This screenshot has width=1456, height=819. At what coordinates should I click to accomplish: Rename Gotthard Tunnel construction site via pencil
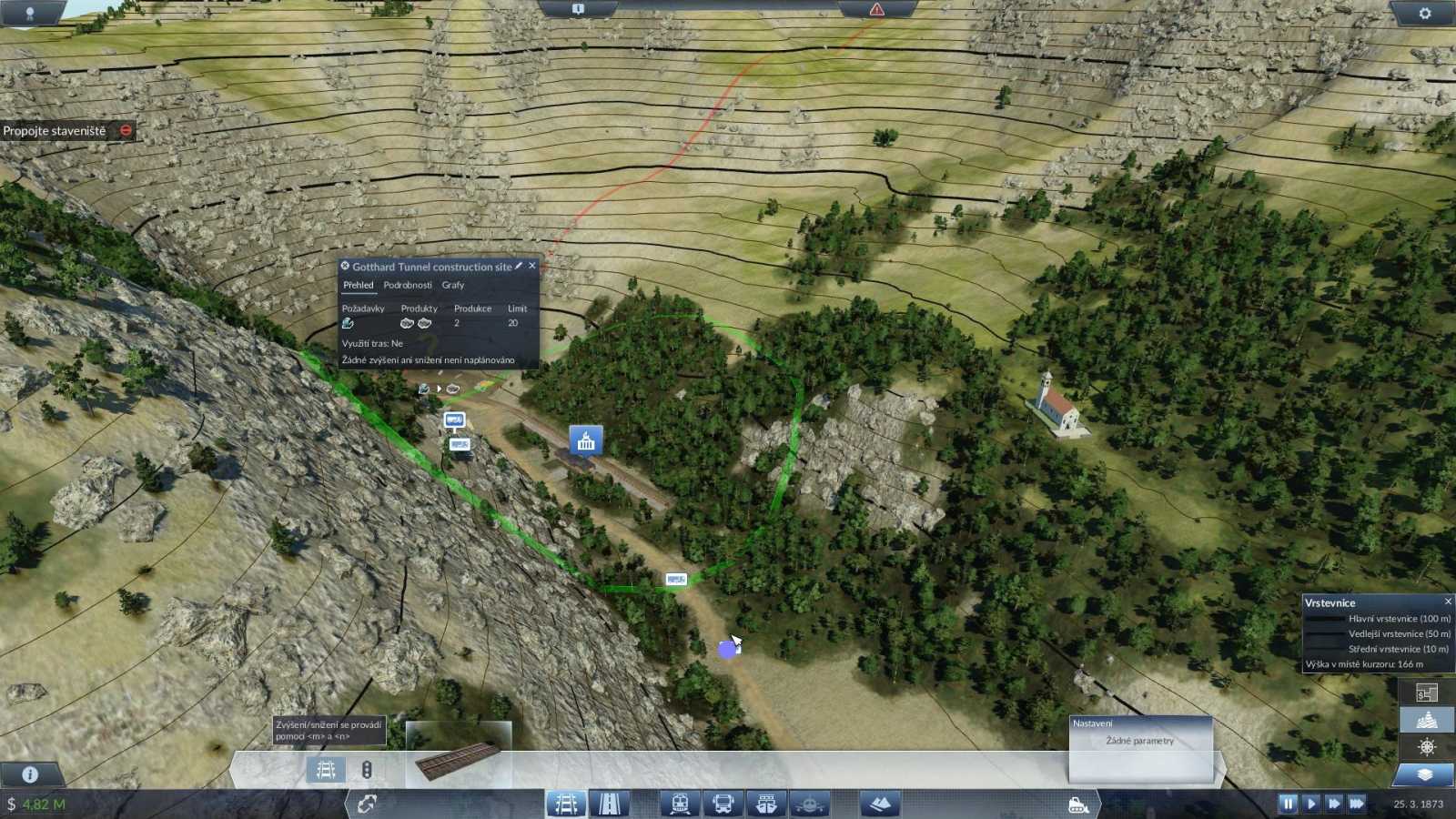click(519, 266)
